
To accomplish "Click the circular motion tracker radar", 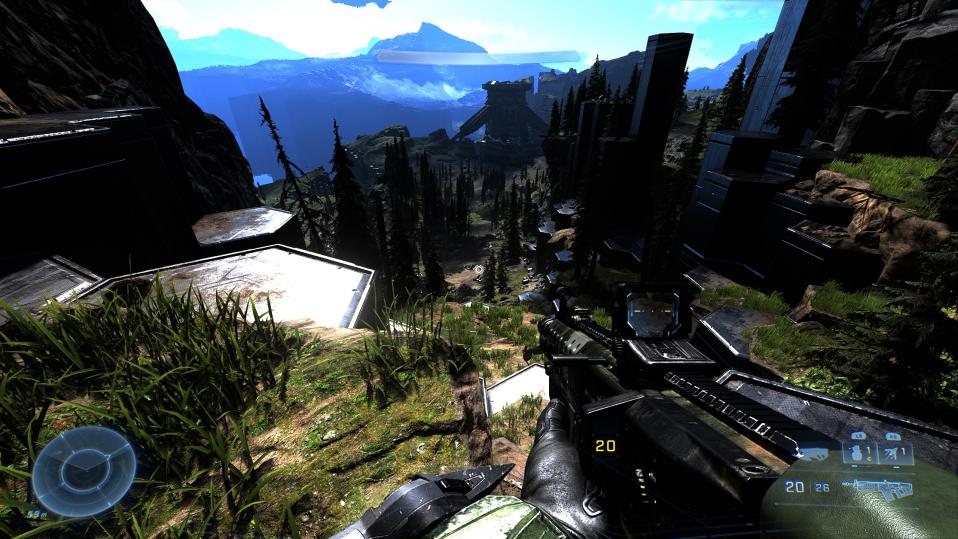I will click(84, 471).
